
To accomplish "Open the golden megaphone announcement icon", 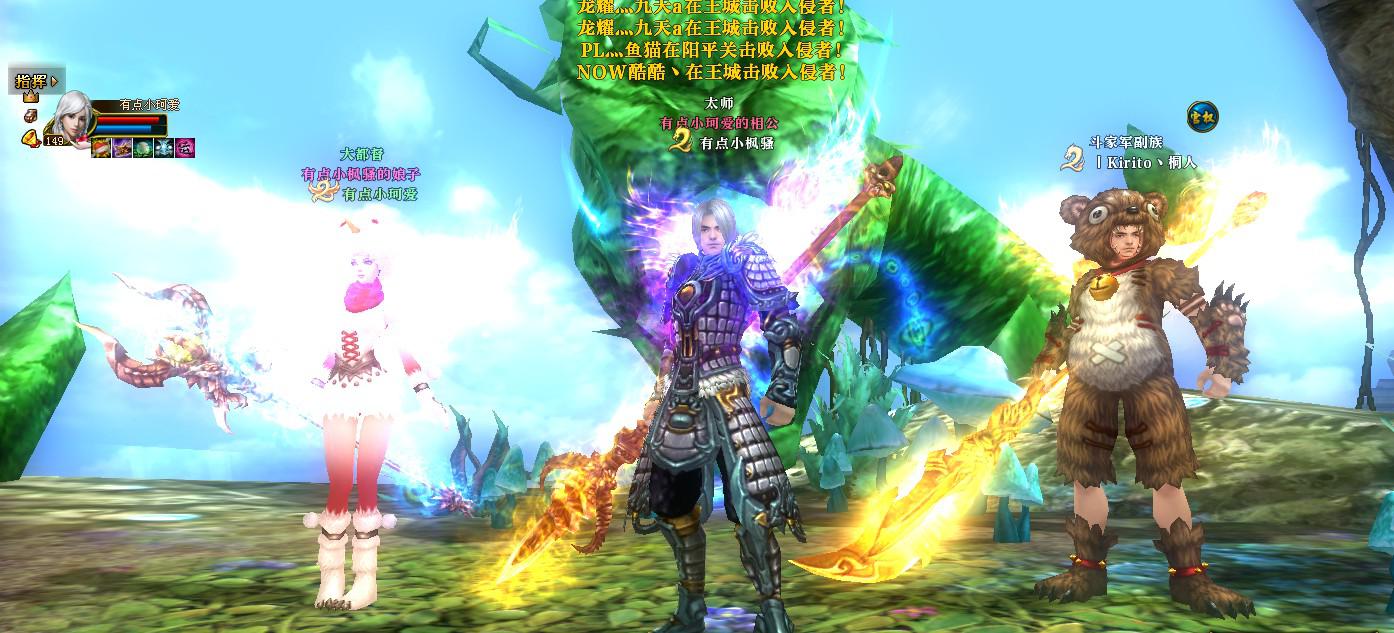I will [29, 138].
